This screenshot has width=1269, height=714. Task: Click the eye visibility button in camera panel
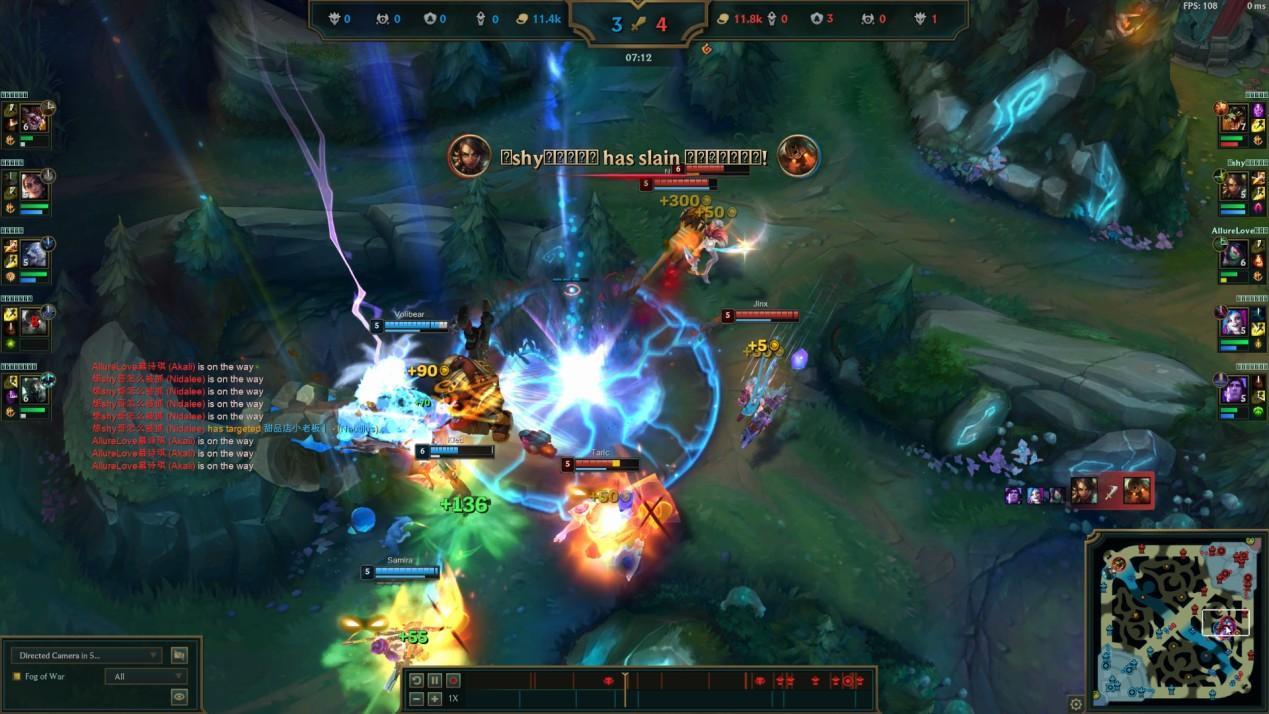(x=179, y=696)
